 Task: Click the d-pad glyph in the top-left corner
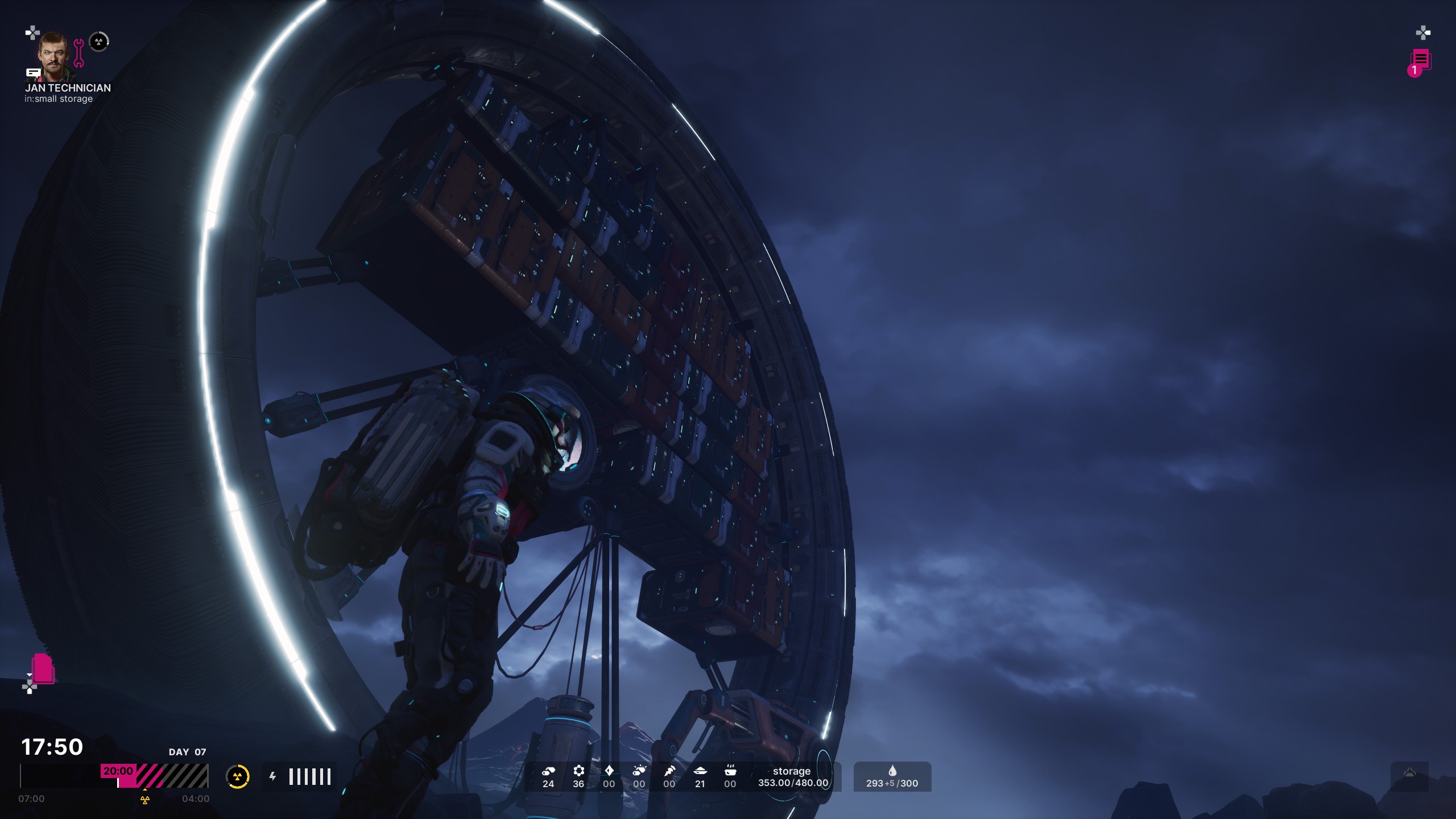tap(31, 34)
